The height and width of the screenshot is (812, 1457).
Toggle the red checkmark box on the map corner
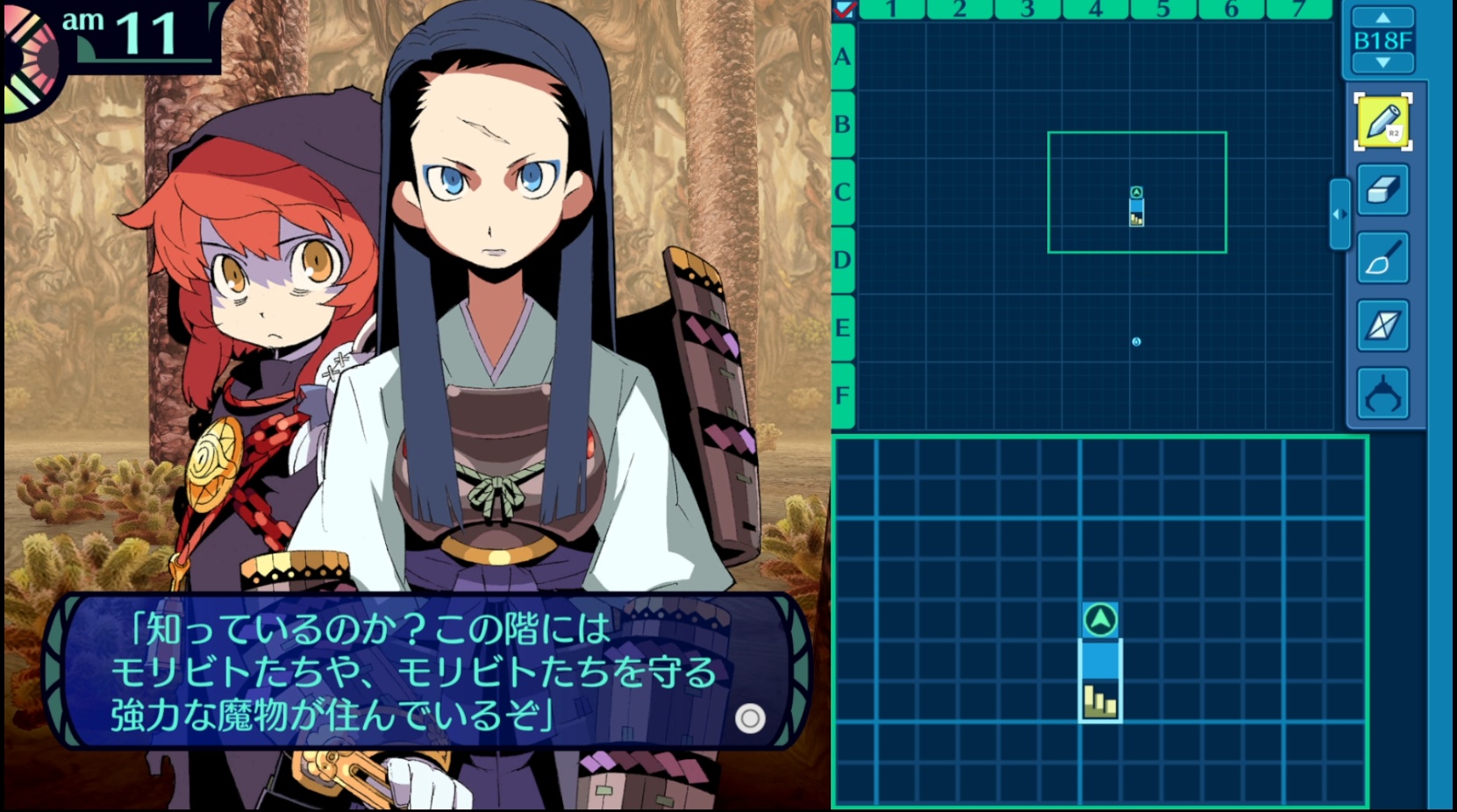pos(845,10)
